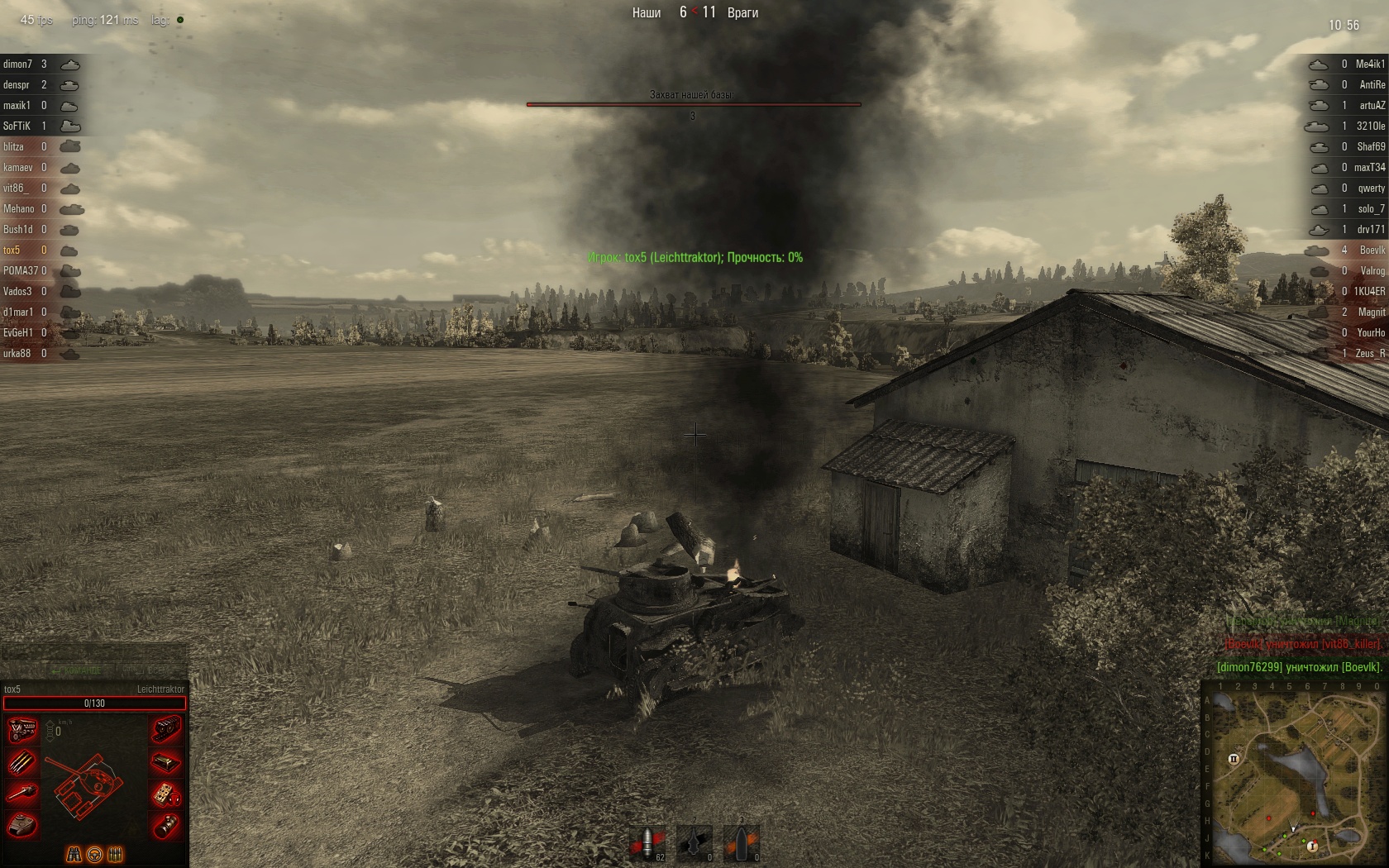Click the binoculars equipment icon
This screenshot has width=1389, height=868.
coord(74,854)
